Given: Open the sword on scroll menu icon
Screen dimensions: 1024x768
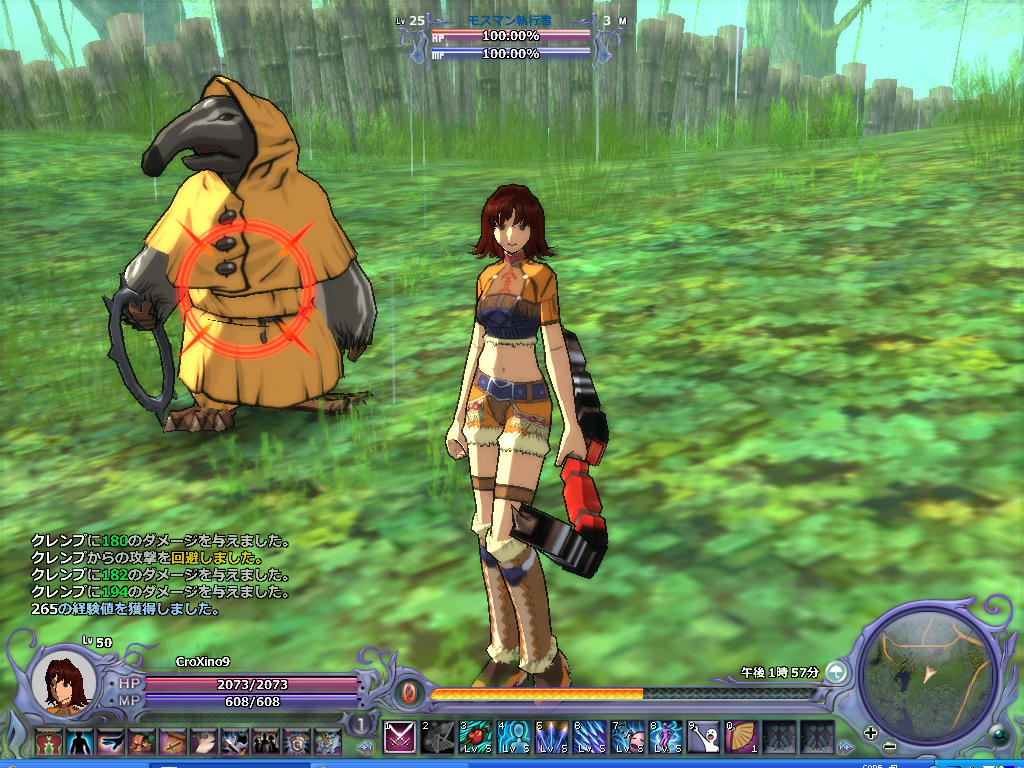Looking at the screenshot, I should (x=173, y=741).
